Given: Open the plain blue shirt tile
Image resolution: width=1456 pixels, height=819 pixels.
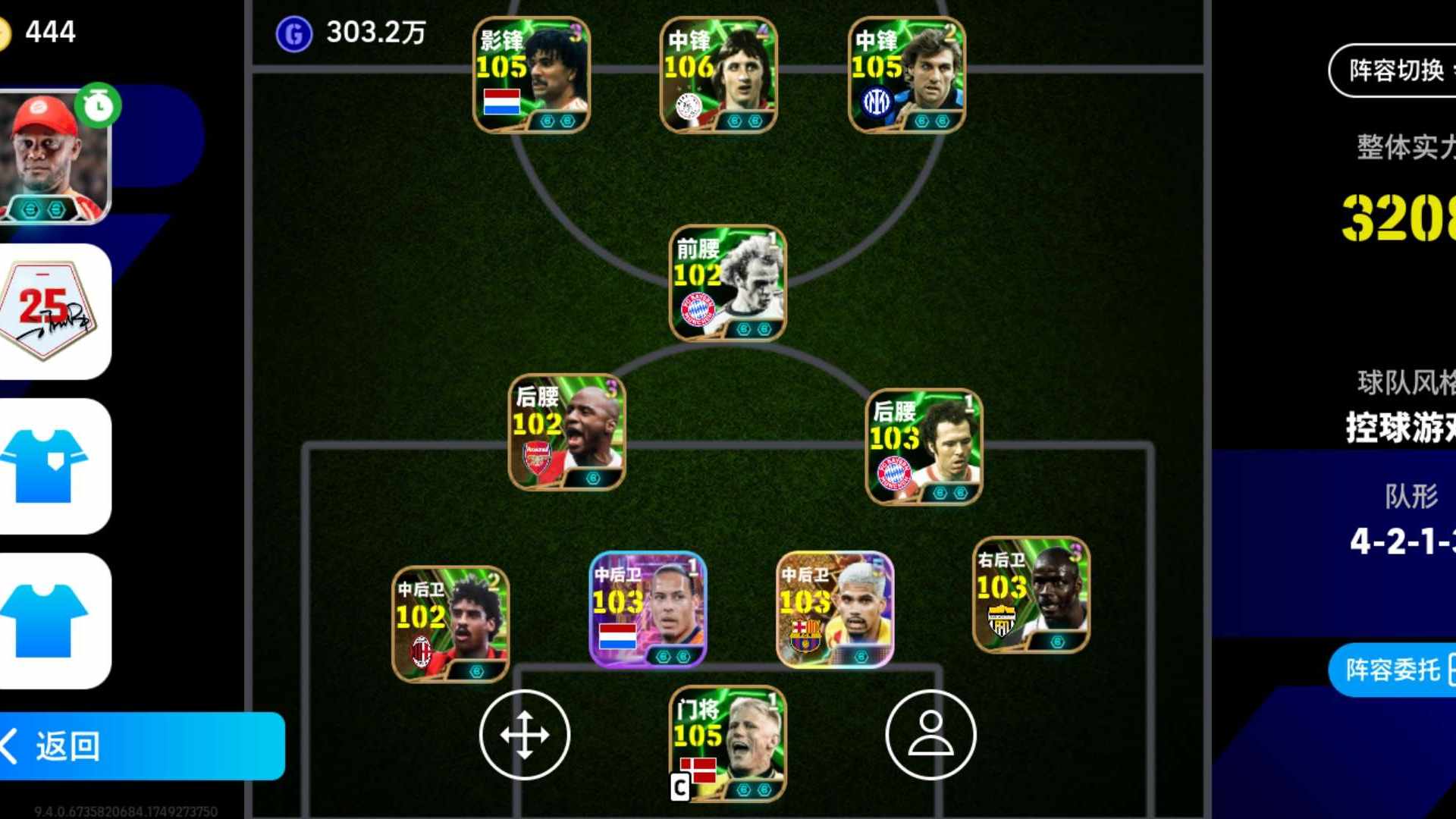Looking at the screenshot, I should pos(55,620).
